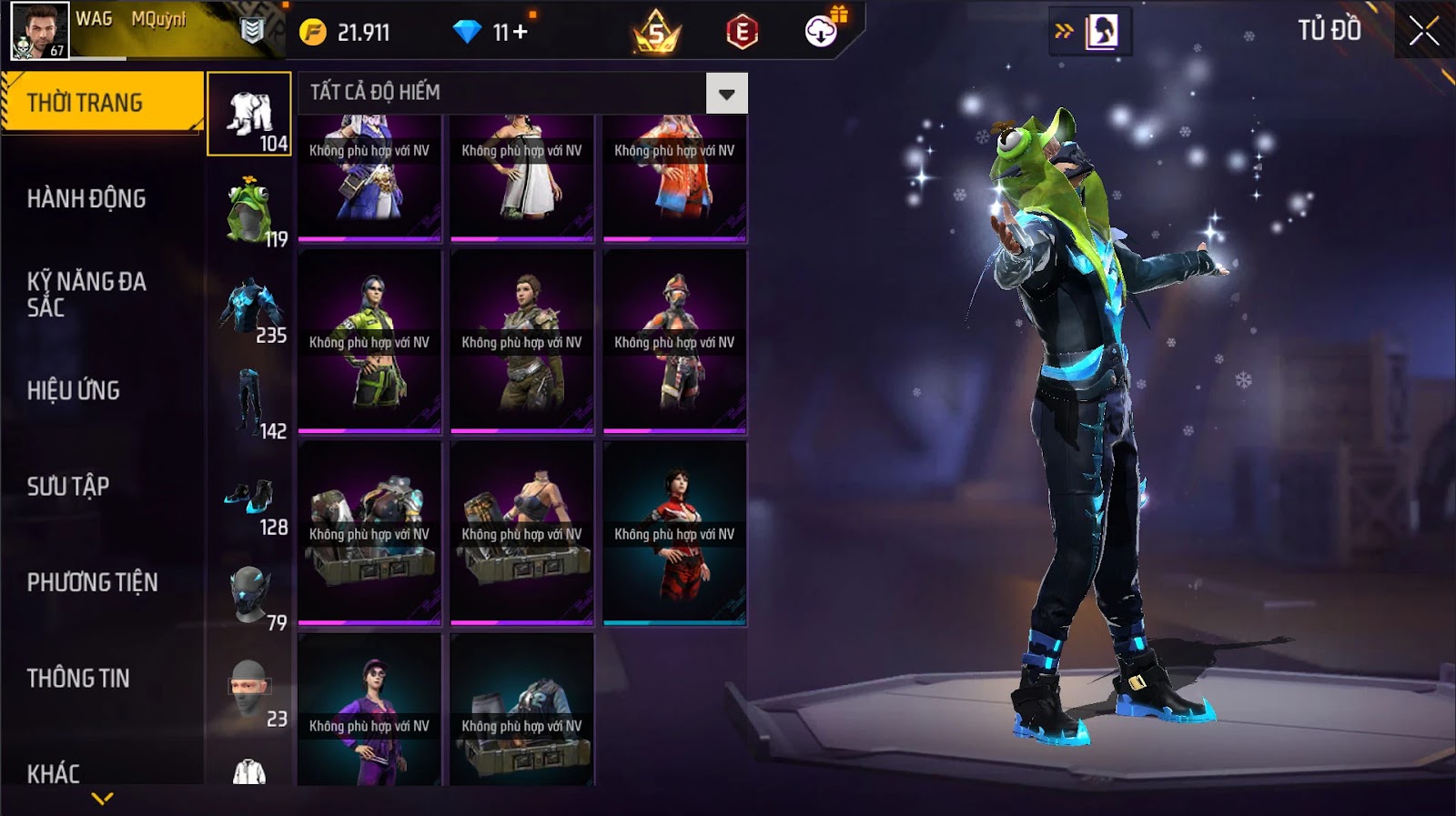Choose the full outfit sets category
Viewport: 1456px width, 816px height.
(x=249, y=115)
